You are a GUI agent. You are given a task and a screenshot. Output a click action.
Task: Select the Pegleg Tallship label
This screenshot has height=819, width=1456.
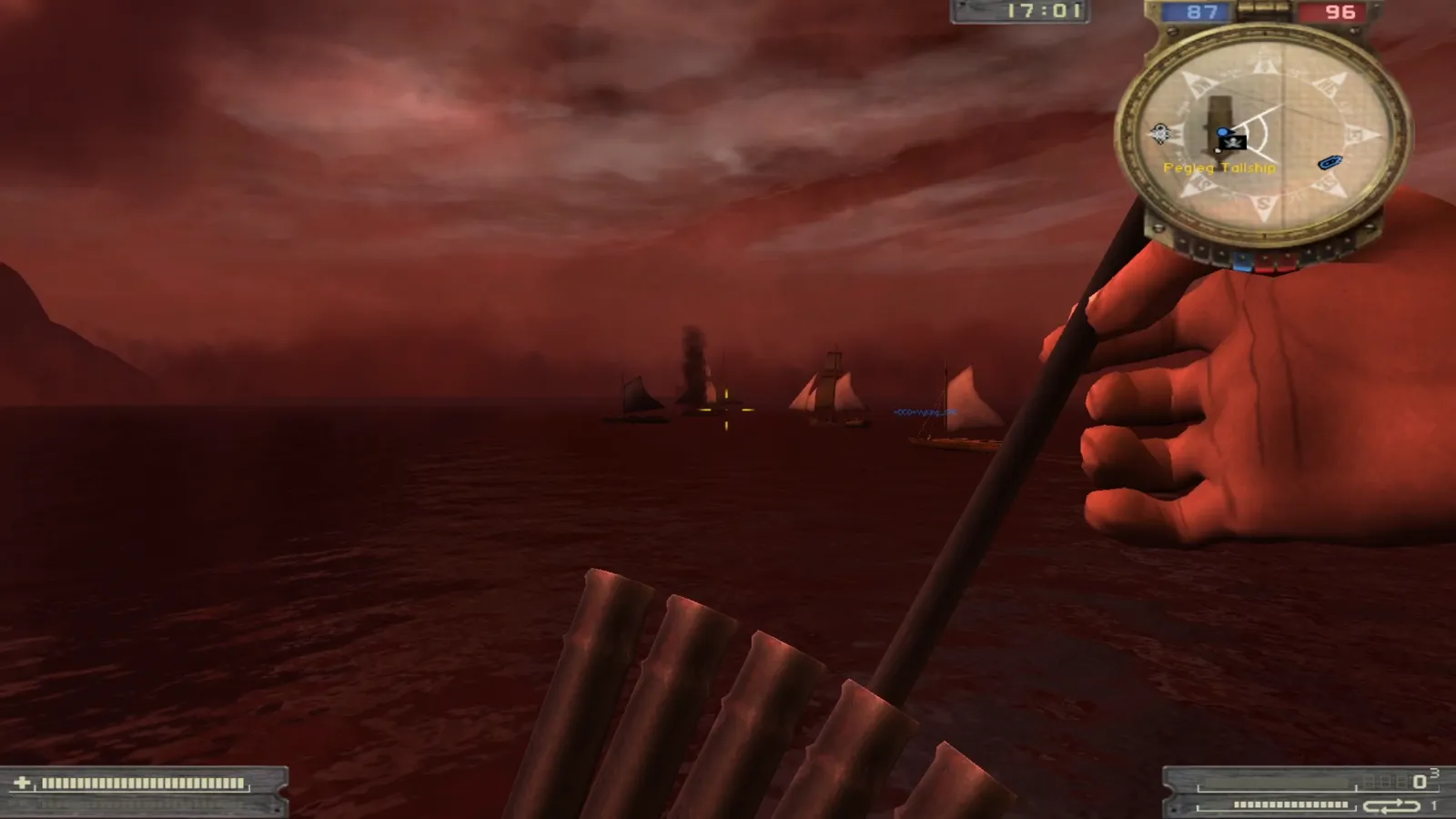(1219, 168)
